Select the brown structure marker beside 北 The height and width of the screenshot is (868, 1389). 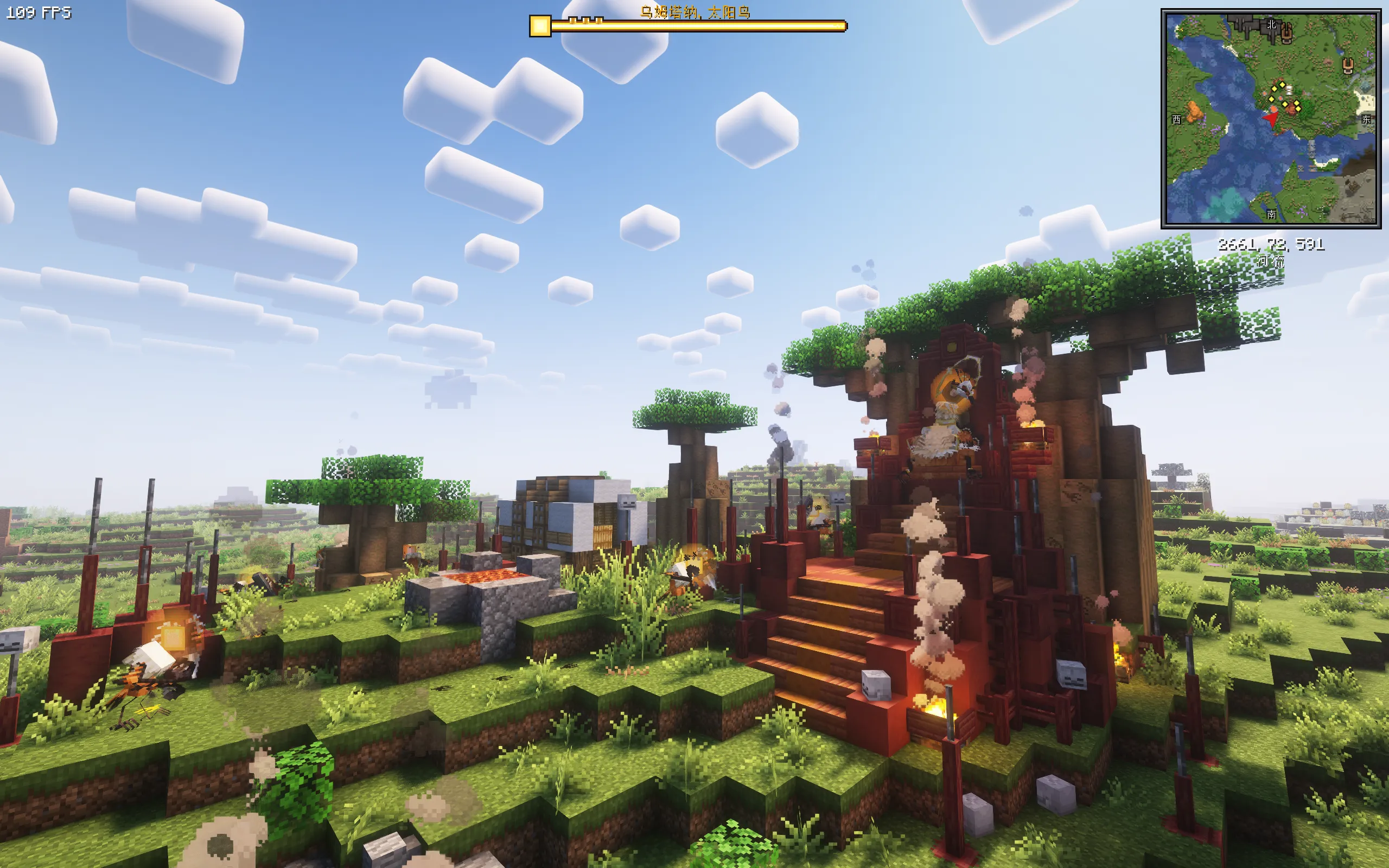(x=1286, y=33)
